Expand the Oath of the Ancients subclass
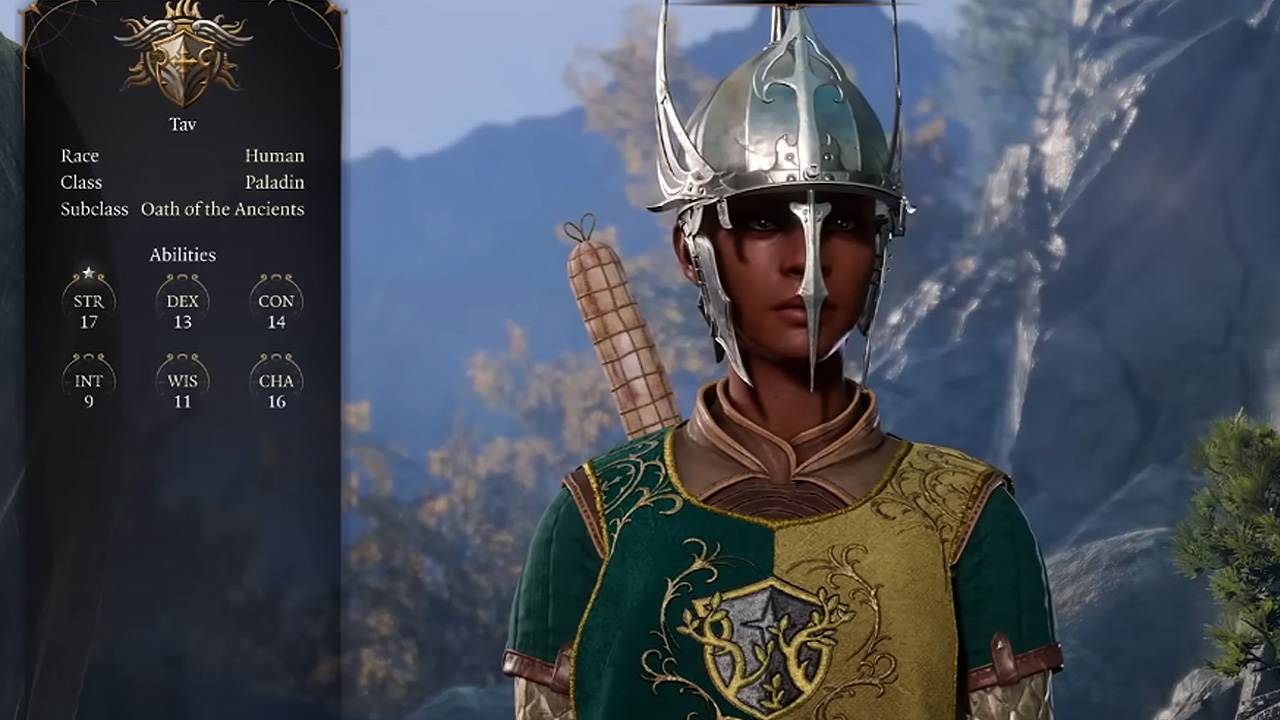1280x720 pixels. [222, 209]
